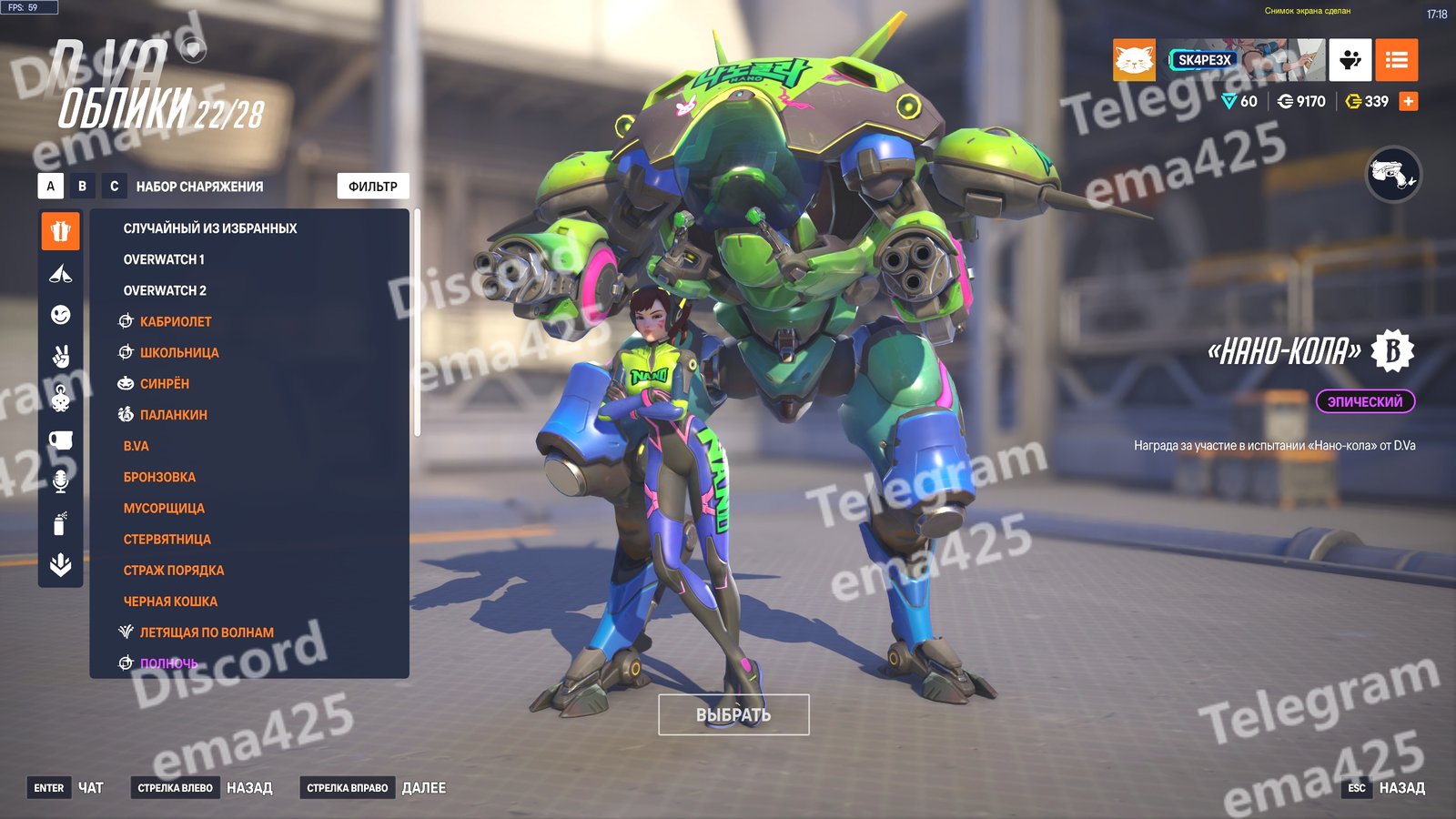Viewport: 1456px width, 819px height.
Task: Add more coins with plus button
Action: (1408, 101)
